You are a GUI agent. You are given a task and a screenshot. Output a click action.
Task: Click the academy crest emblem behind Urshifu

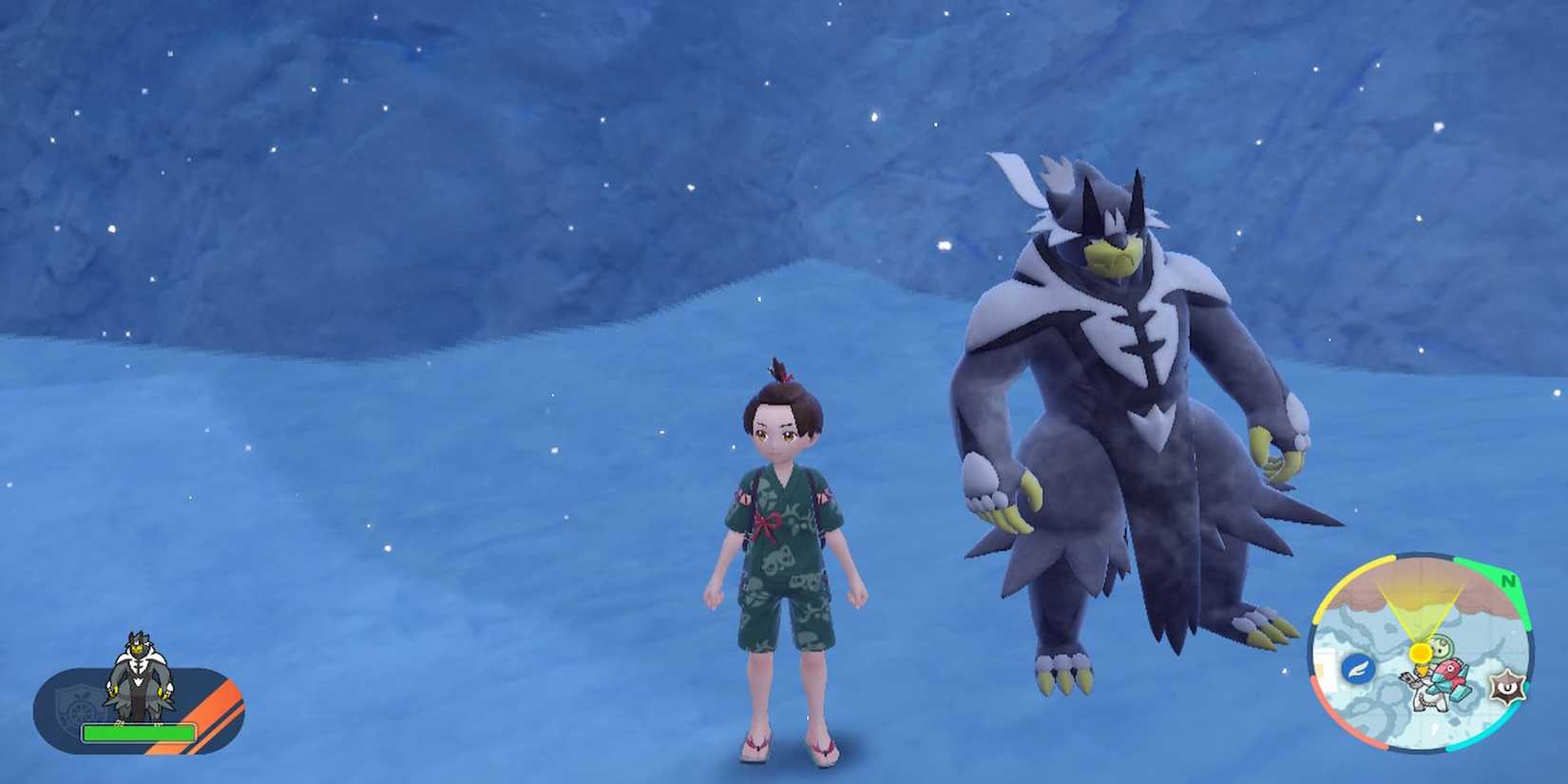[80, 708]
